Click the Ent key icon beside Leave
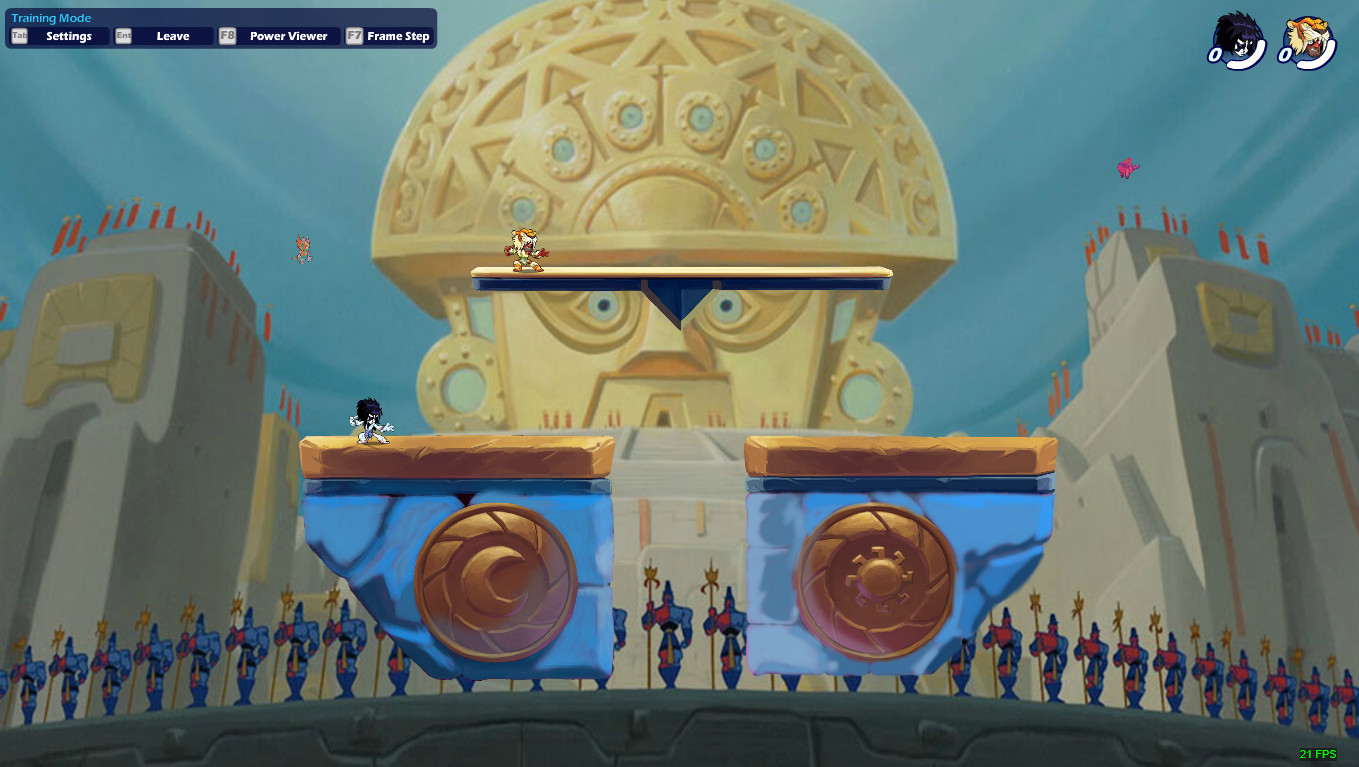This screenshot has width=1359, height=767. (122, 35)
